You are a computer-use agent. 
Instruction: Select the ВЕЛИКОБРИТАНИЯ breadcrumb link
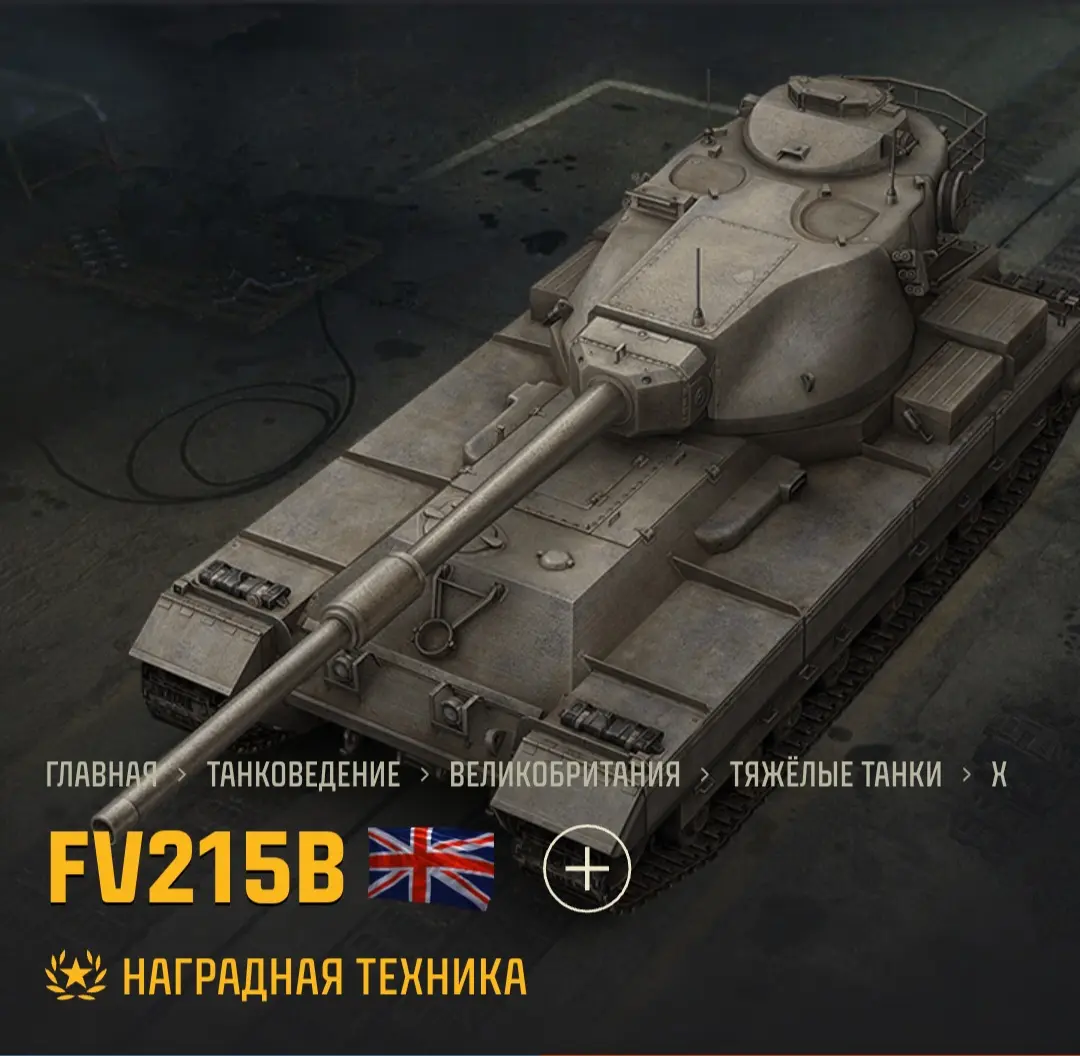click(x=564, y=775)
